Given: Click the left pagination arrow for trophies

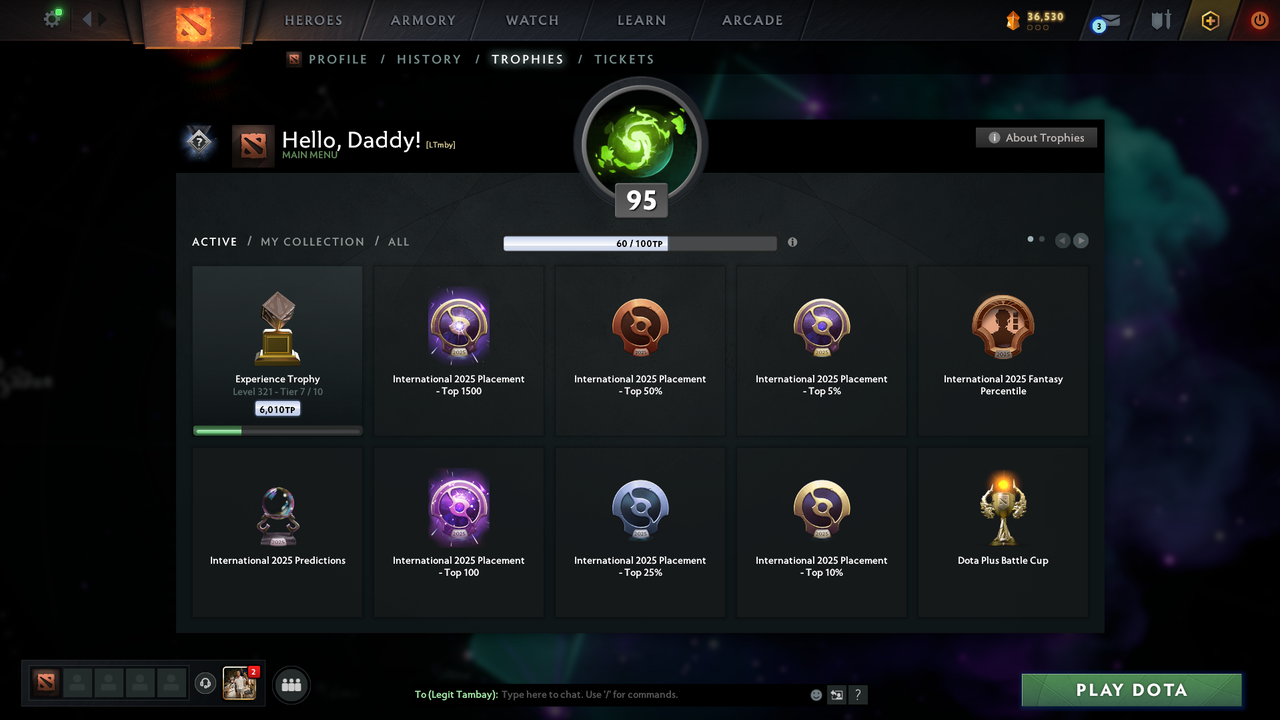Looking at the screenshot, I should 1062,240.
